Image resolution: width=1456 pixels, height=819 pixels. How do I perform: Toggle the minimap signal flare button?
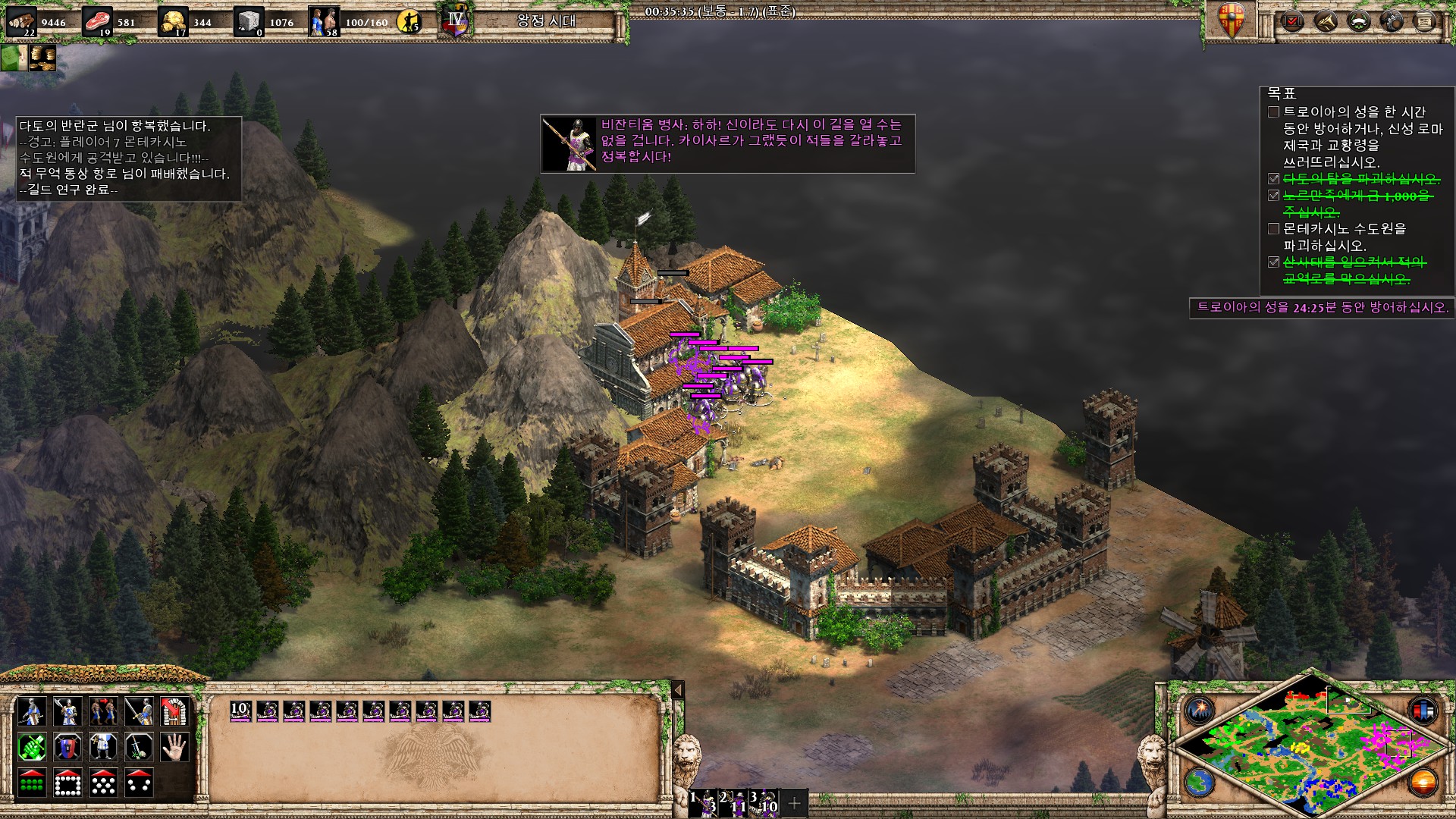point(1200,711)
